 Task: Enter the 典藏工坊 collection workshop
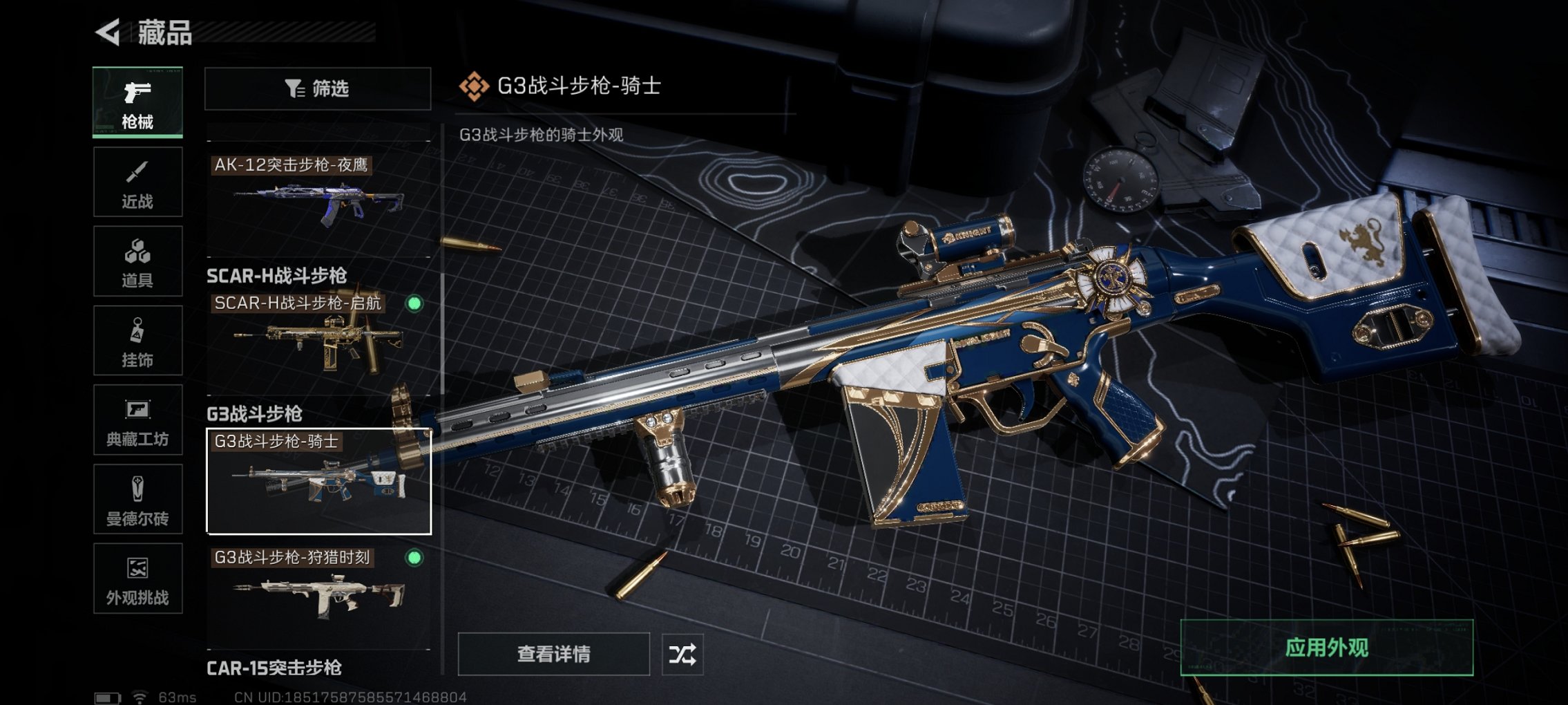(137, 420)
